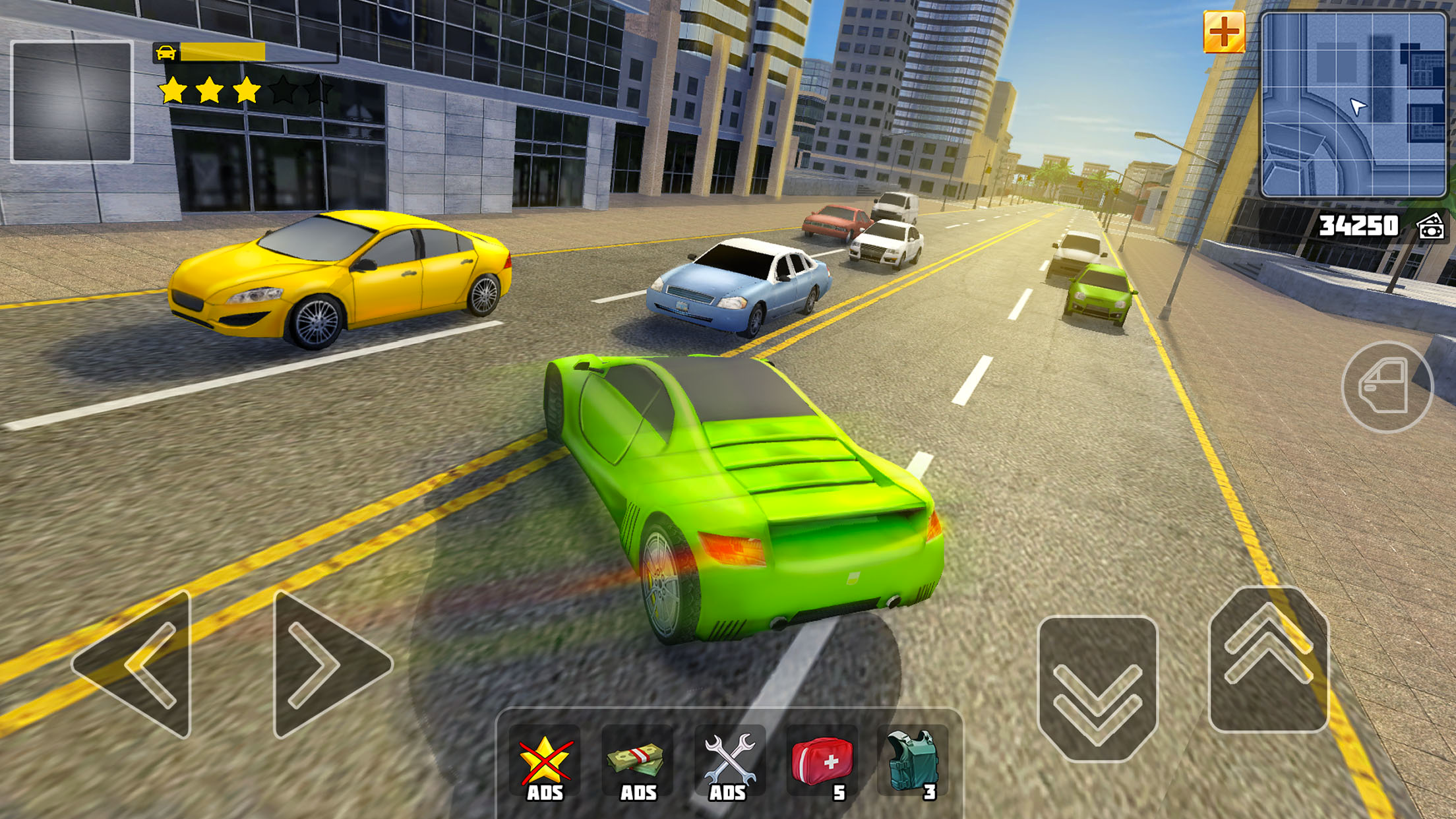The image size is (1456, 819).
Task: Accelerate using the double up-chevron button
Action: point(1267,659)
